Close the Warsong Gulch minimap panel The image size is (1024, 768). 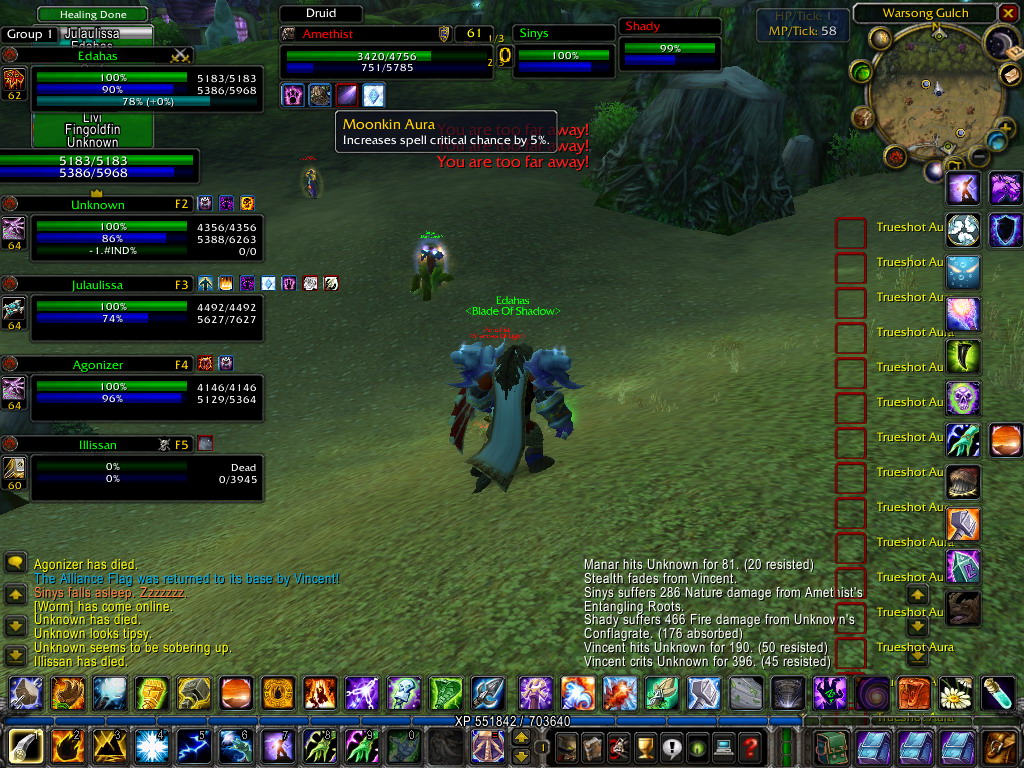click(1009, 14)
